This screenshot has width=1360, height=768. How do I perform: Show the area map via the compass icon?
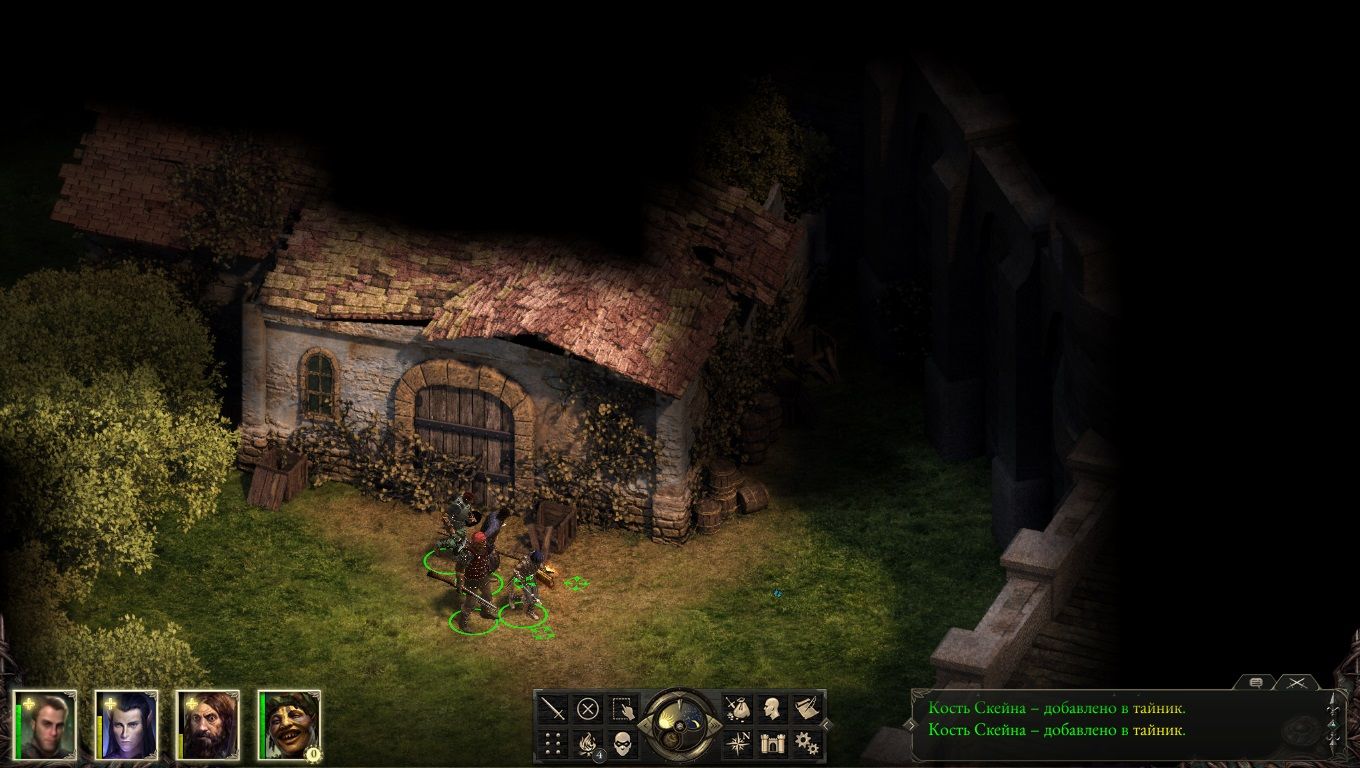(x=738, y=743)
